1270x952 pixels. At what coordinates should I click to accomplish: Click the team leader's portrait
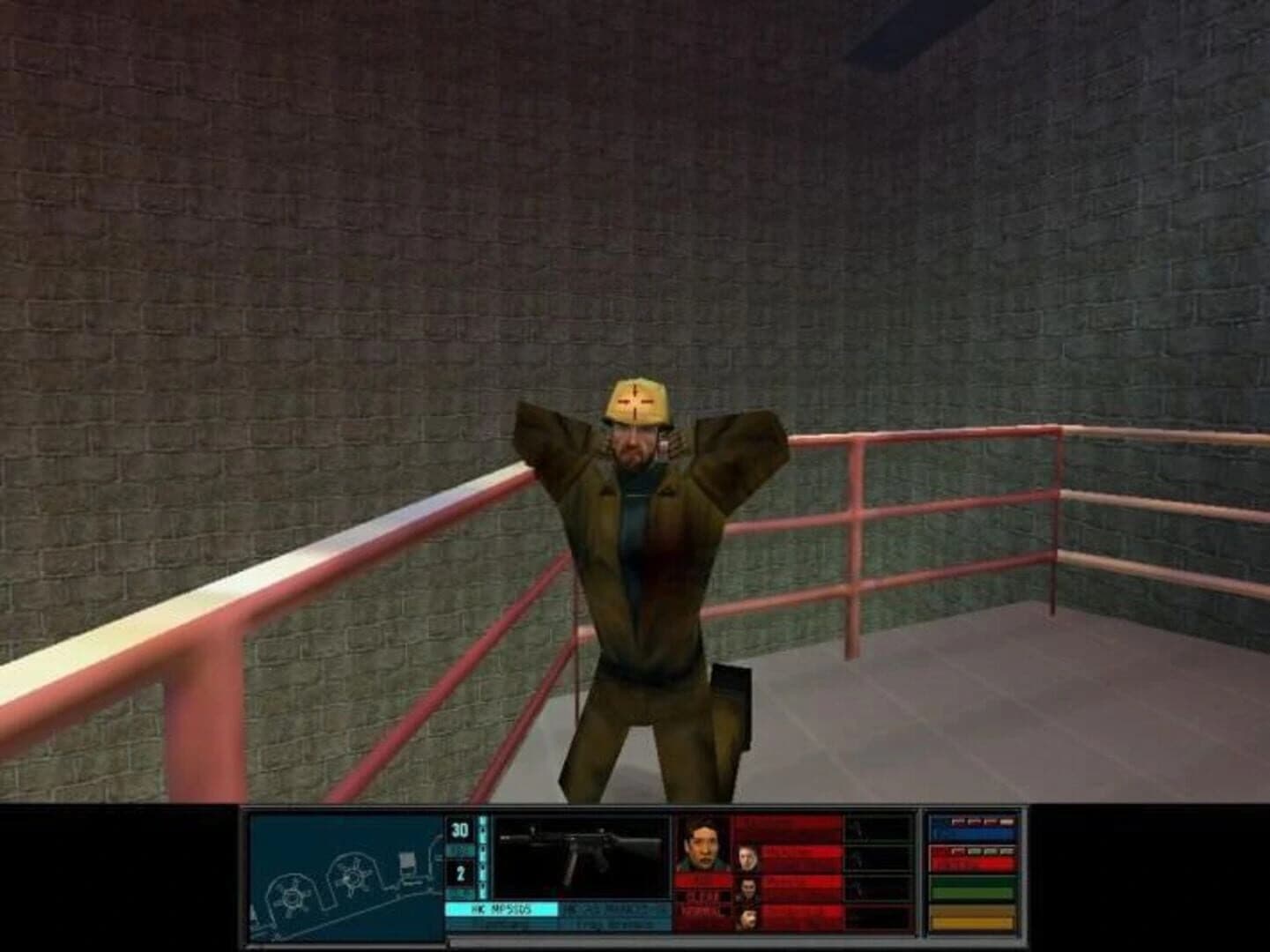pyautogui.click(x=704, y=843)
